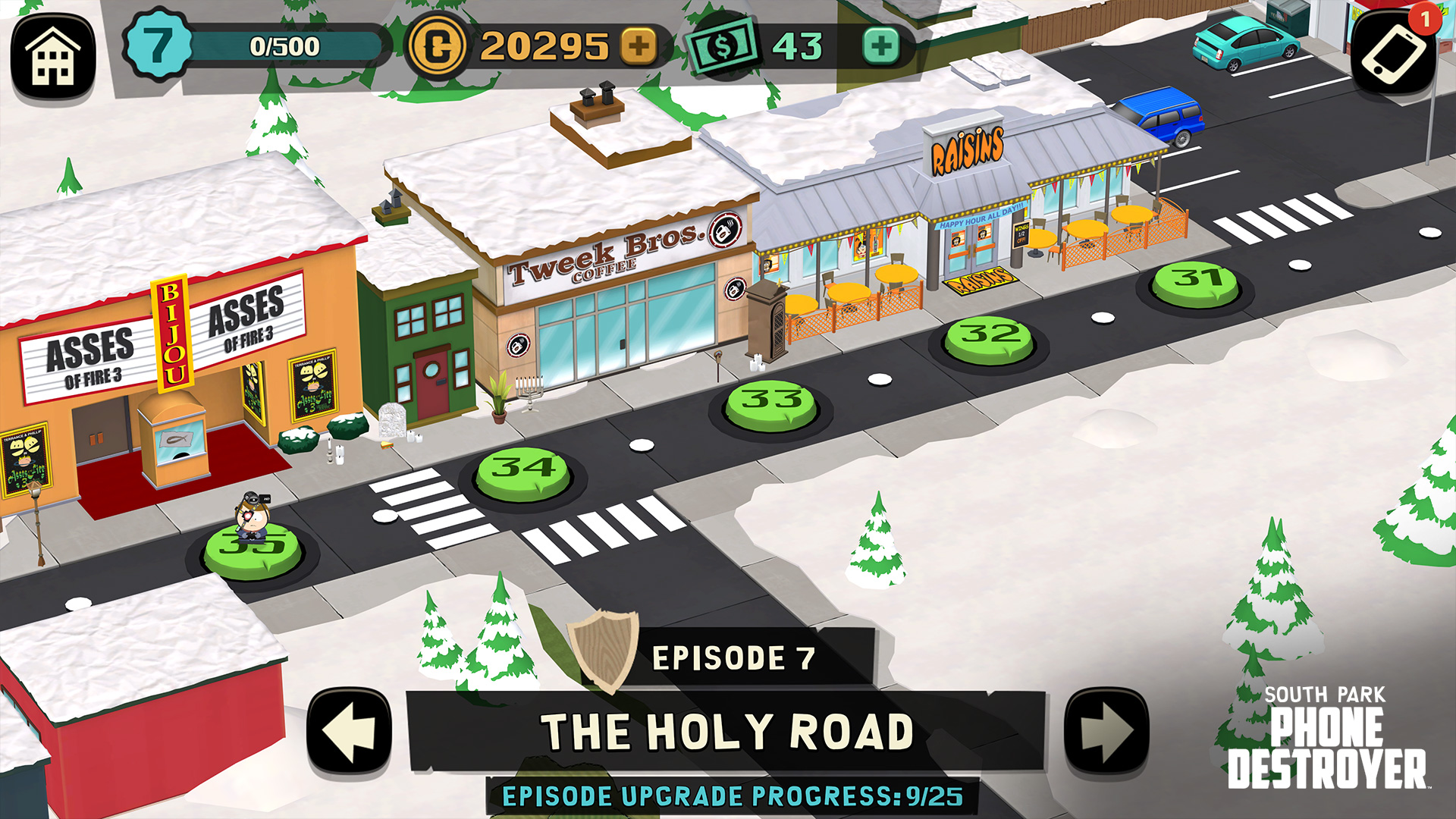Select level 31 node

[1196, 284]
